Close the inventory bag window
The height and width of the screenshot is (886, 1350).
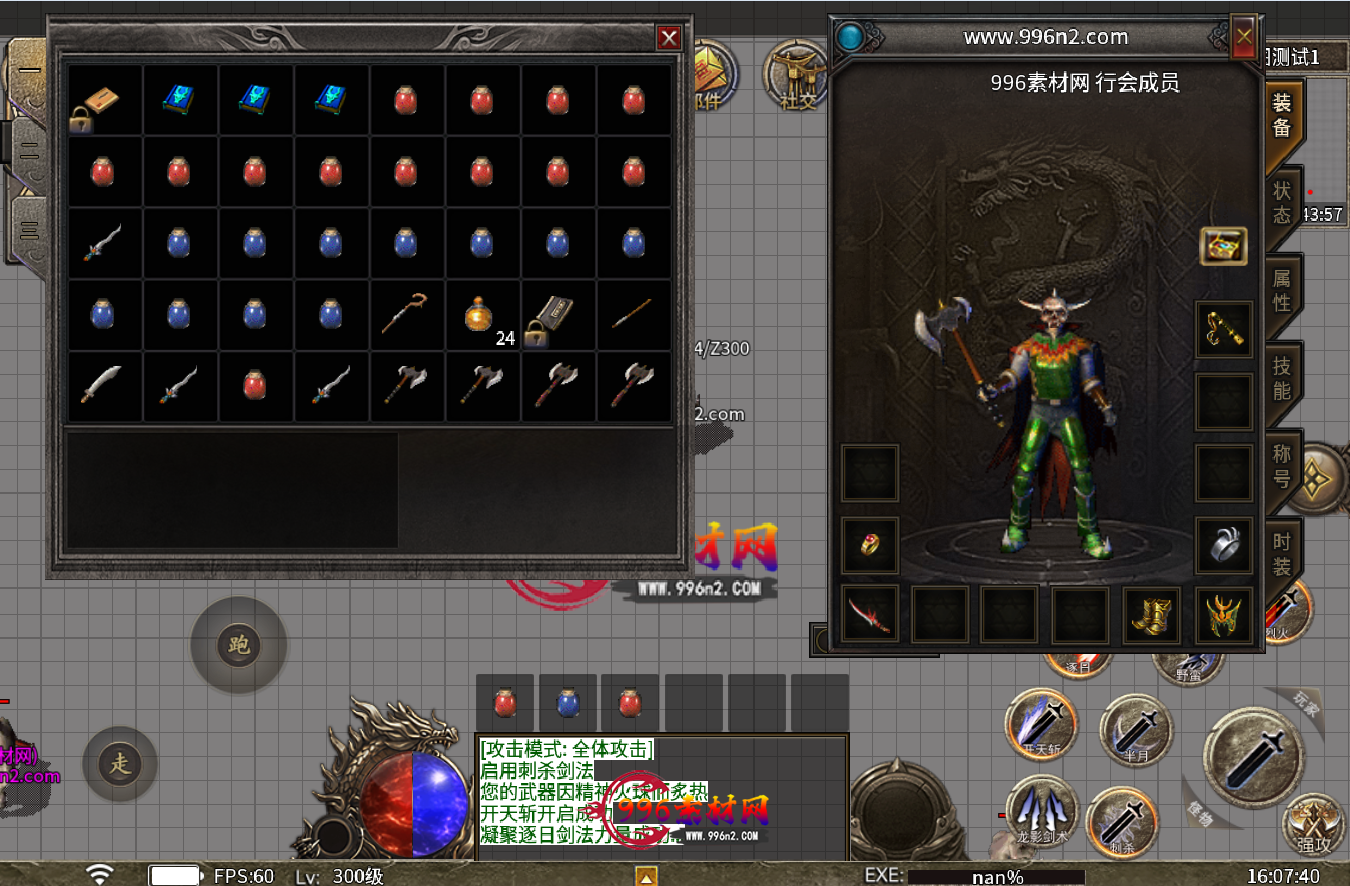coord(669,38)
